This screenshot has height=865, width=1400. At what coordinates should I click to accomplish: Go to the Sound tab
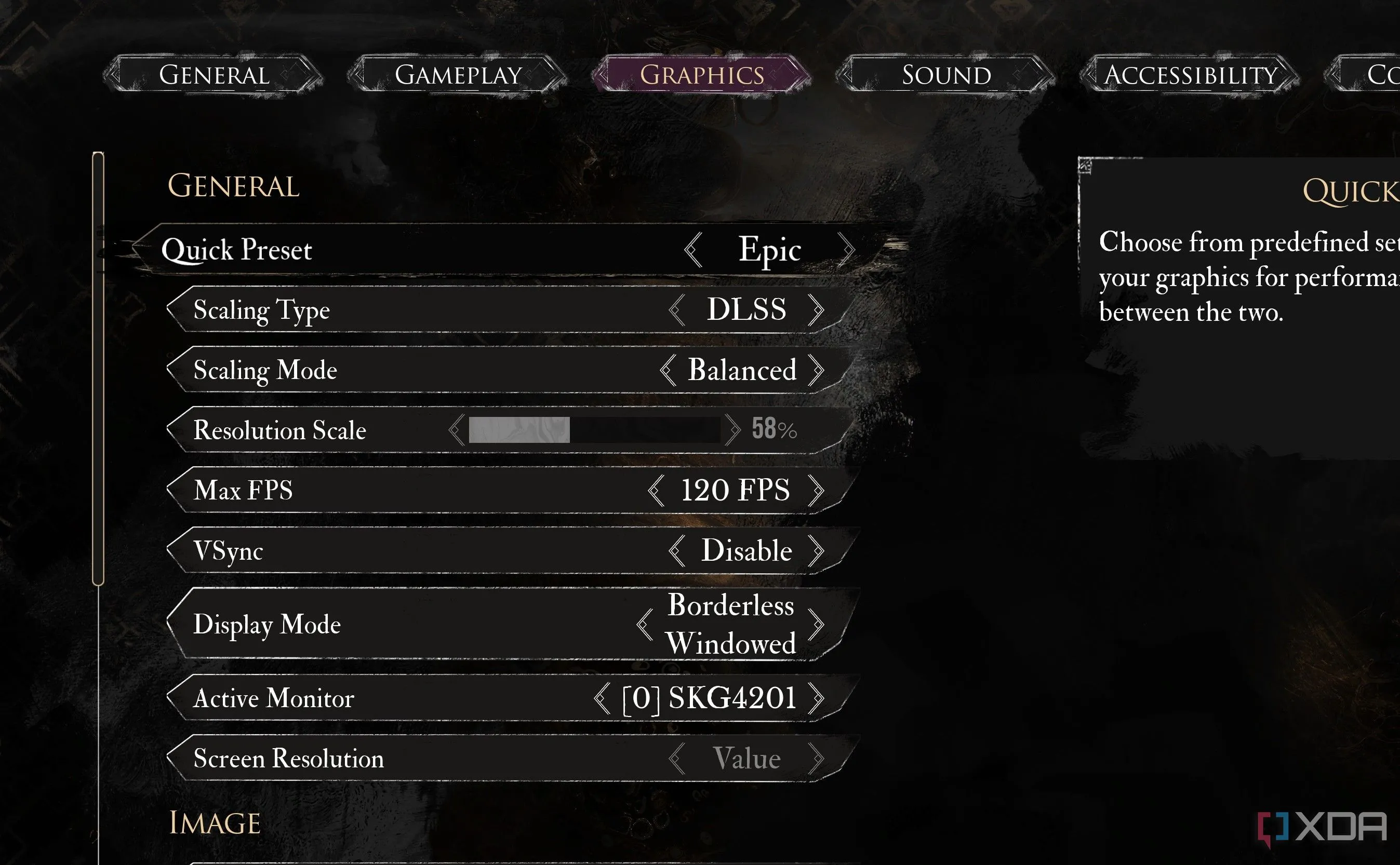pyautogui.click(x=946, y=75)
